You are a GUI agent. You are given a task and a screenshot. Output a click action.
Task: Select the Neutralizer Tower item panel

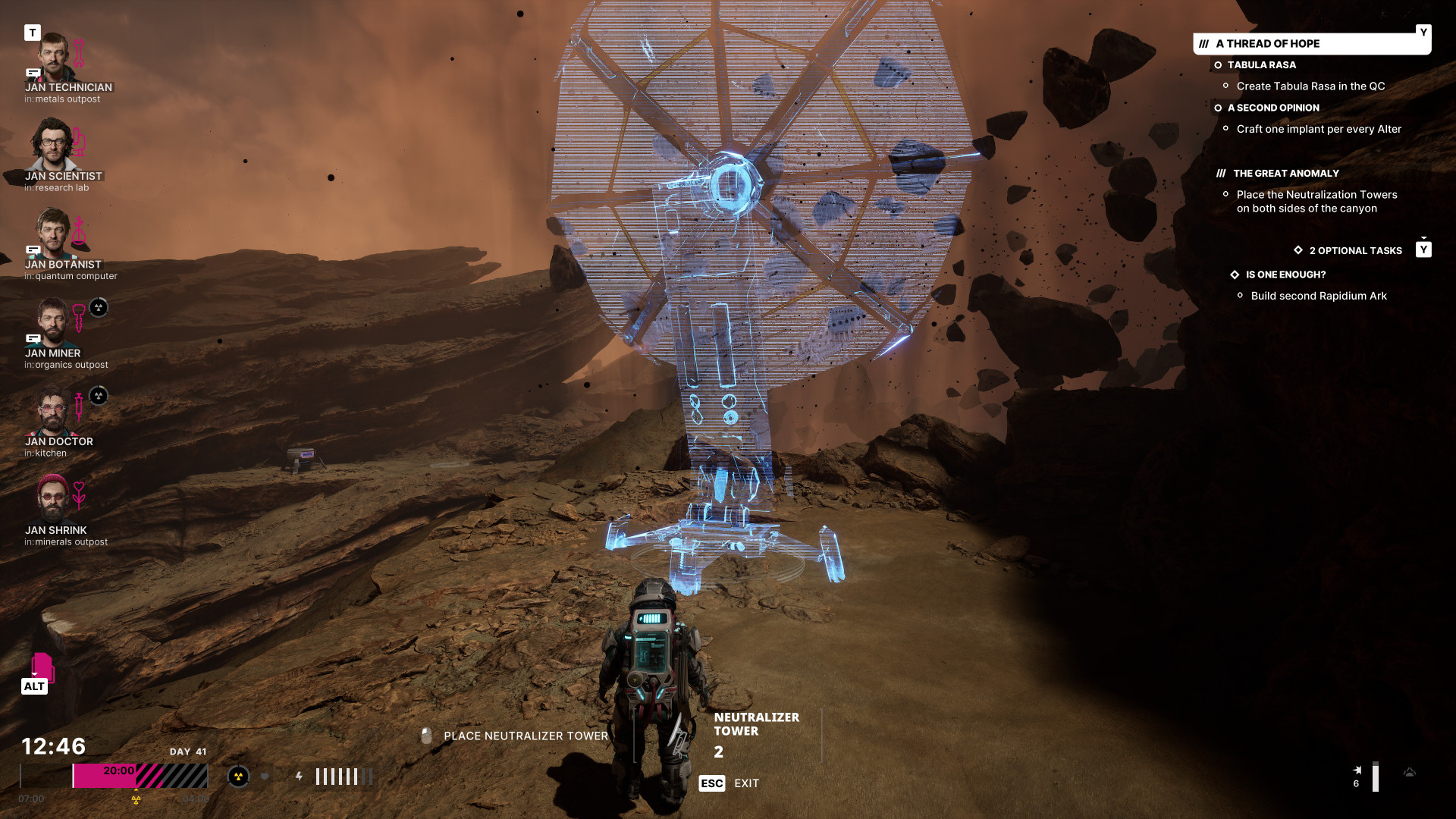[756, 734]
